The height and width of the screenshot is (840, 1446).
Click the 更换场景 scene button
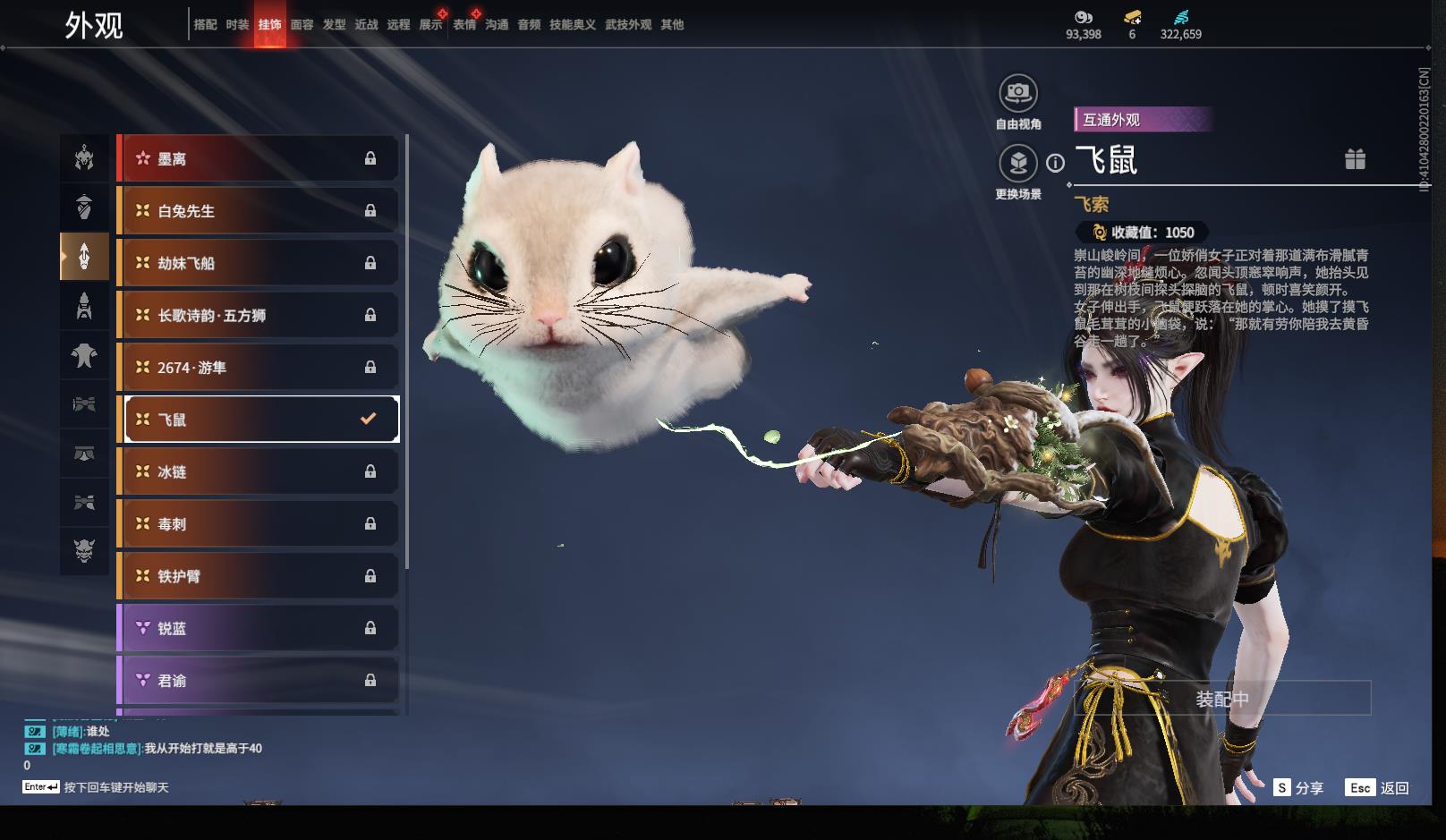[x=1017, y=164]
